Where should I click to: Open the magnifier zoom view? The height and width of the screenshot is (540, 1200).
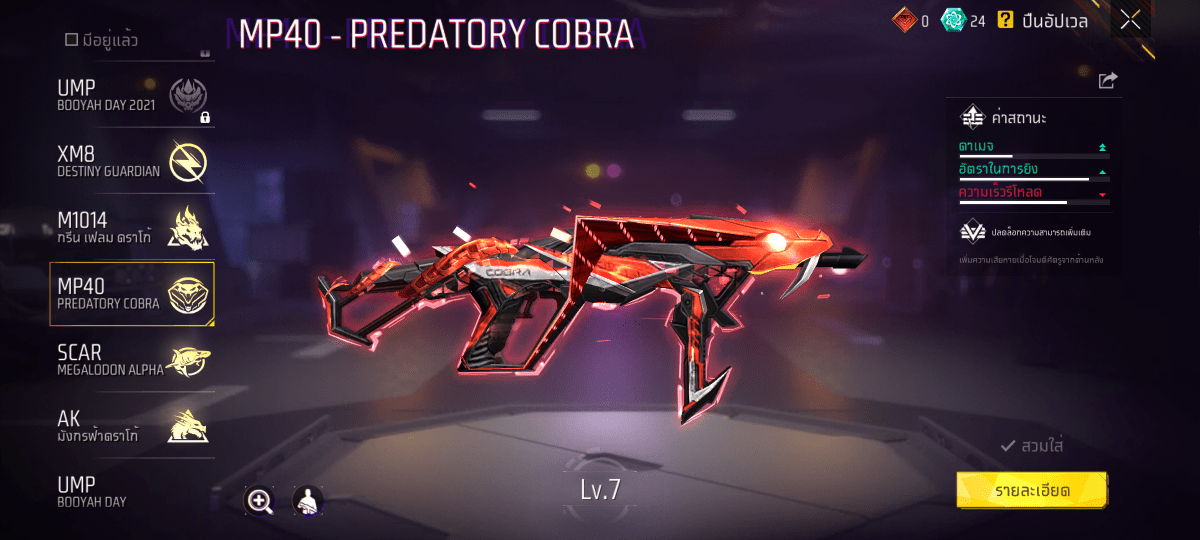pyautogui.click(x=260, y=502)
